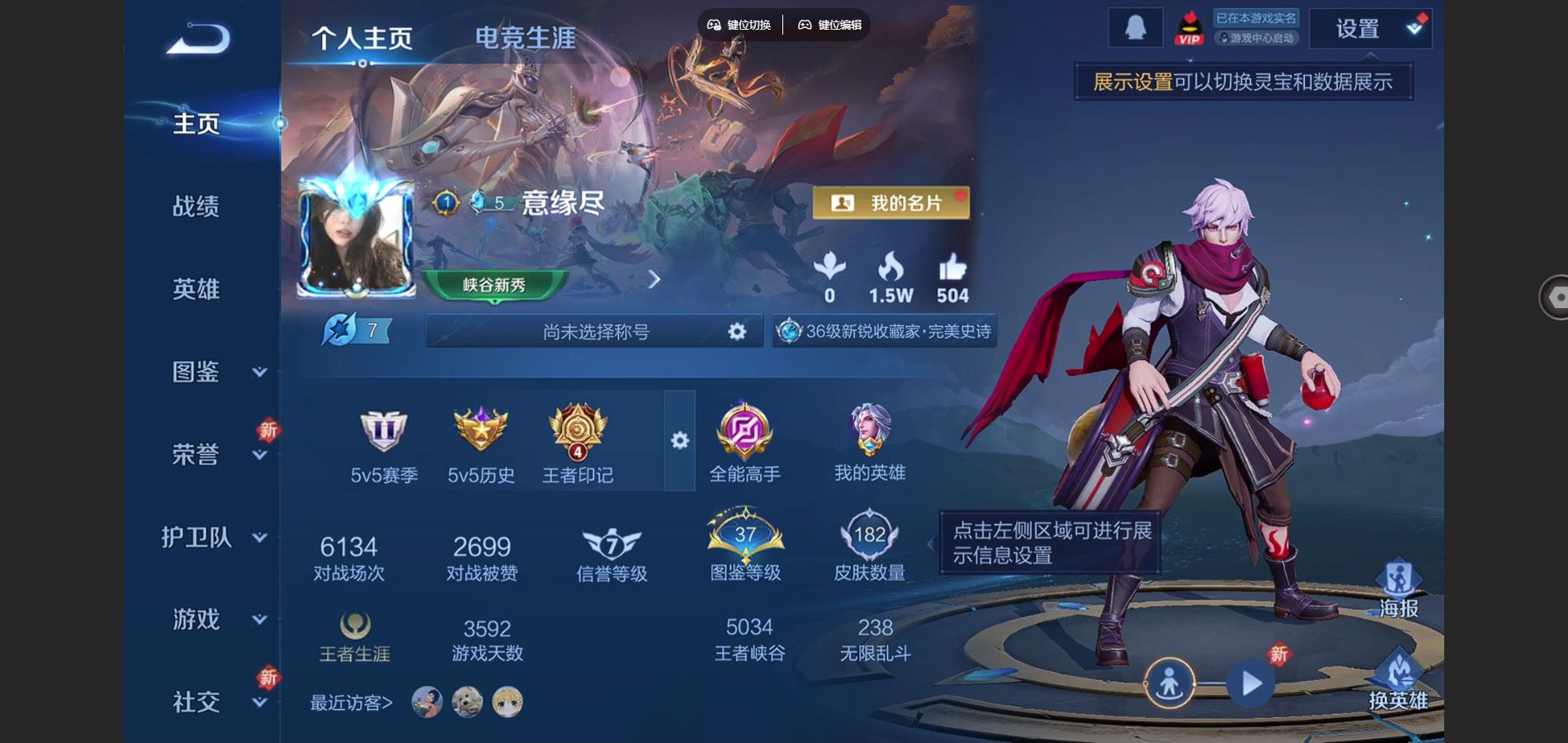Image resolution: width=1568 pixels, height=743 pixels.
Task: View the 5v5赛季 rank badge
Action: coord(384,446)
